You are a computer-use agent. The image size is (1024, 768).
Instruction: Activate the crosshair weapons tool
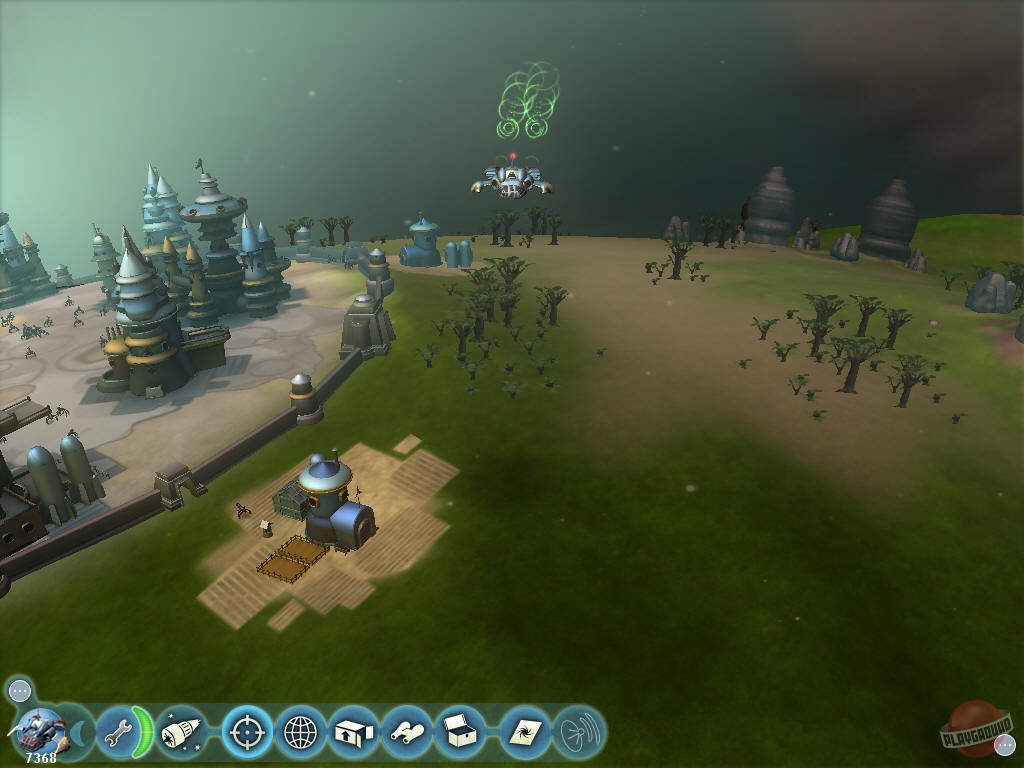coord(246,733)
